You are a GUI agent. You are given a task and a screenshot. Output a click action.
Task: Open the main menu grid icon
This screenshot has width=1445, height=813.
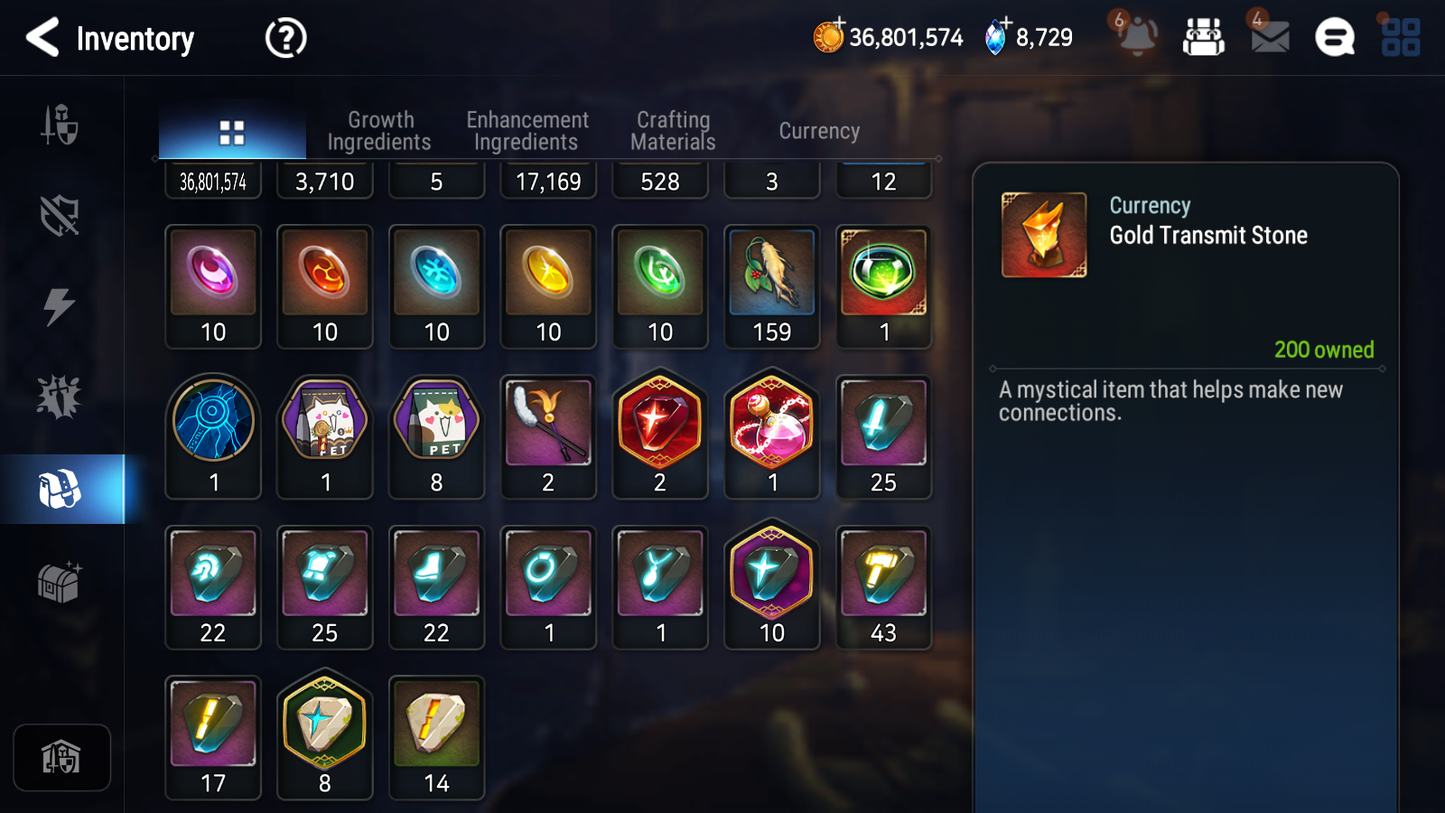(x=1400, y=38)
